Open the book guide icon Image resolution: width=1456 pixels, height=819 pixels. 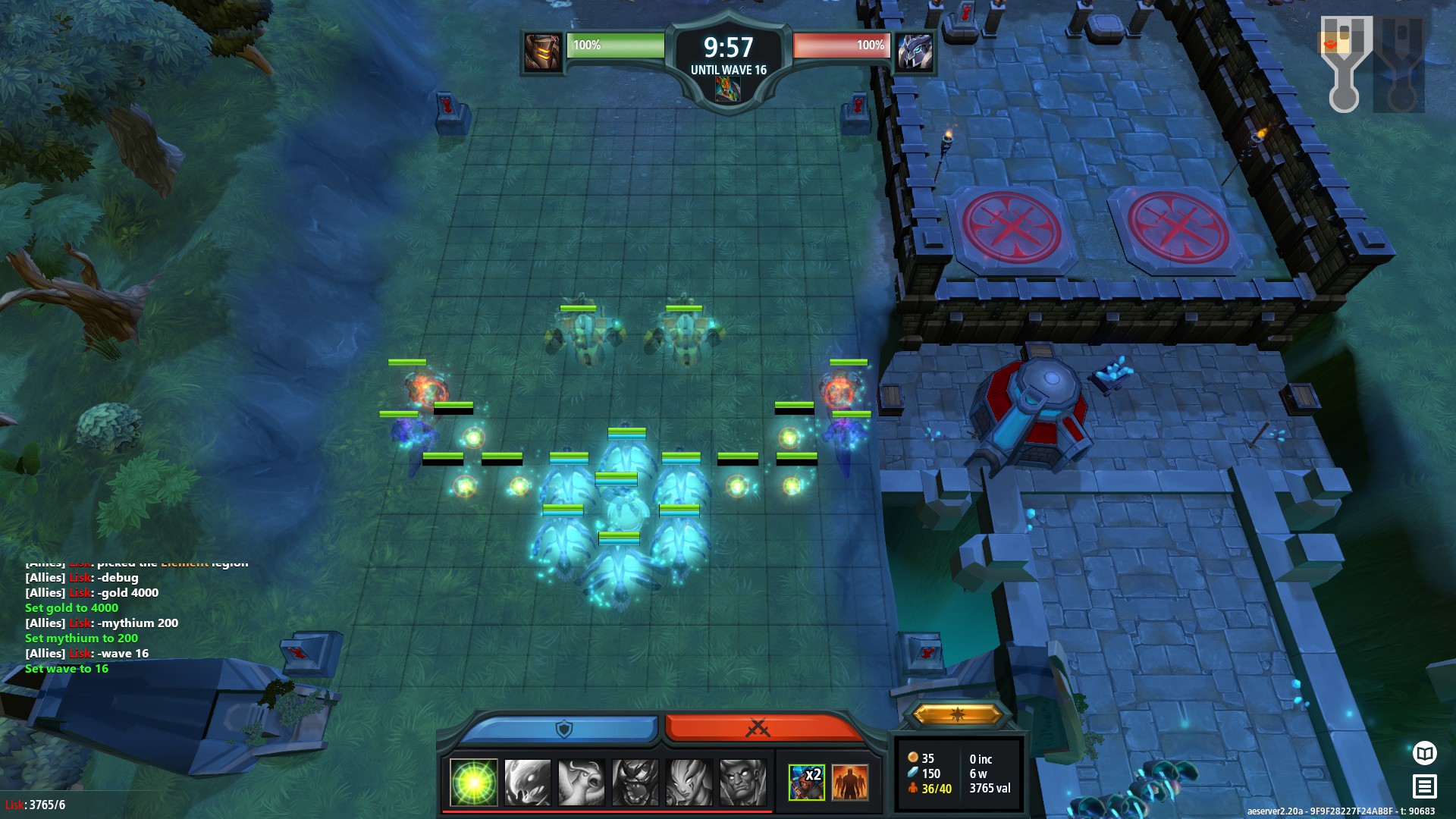click(1425, 753)
